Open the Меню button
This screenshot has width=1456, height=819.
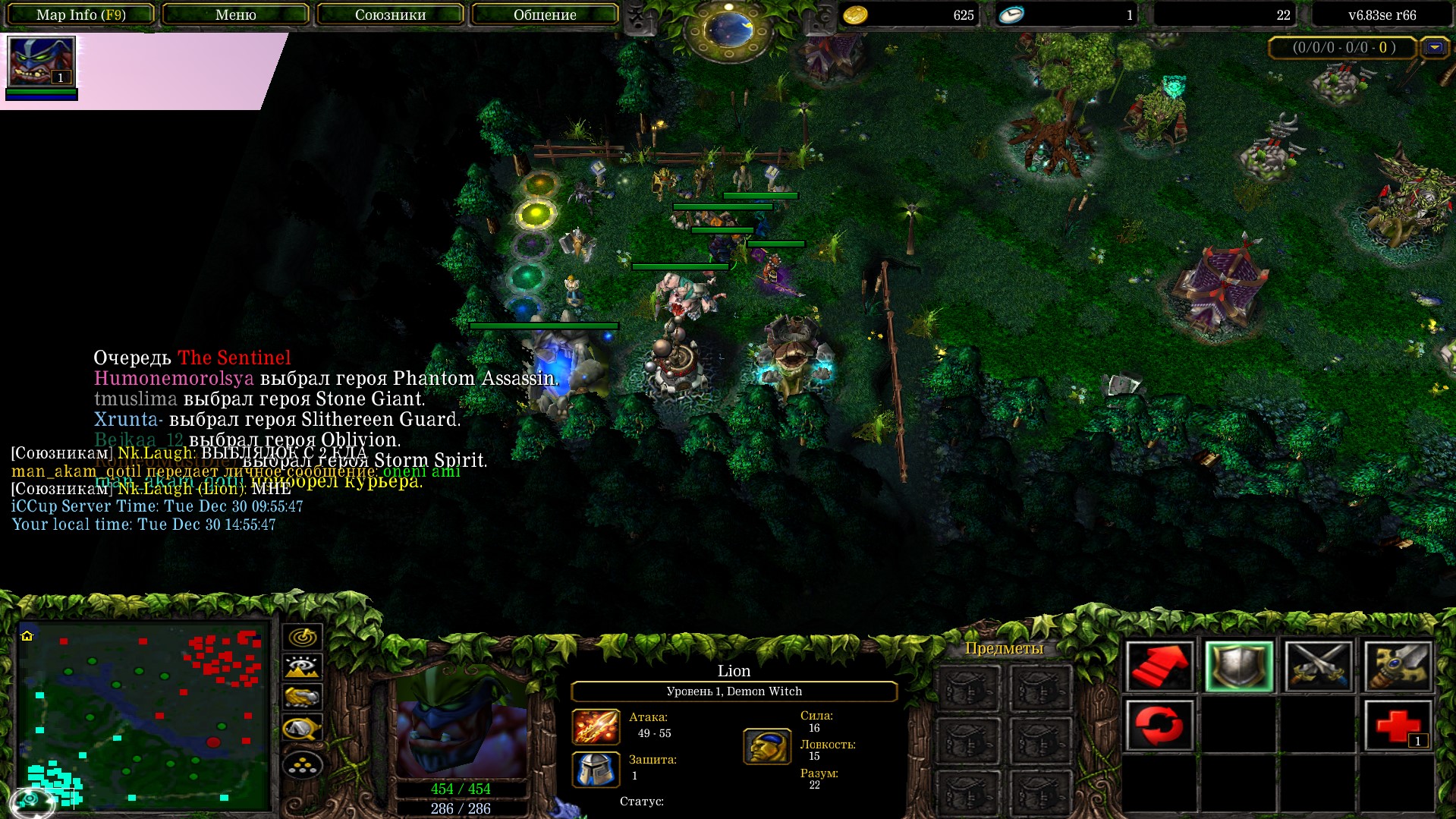tap(235, 14)
